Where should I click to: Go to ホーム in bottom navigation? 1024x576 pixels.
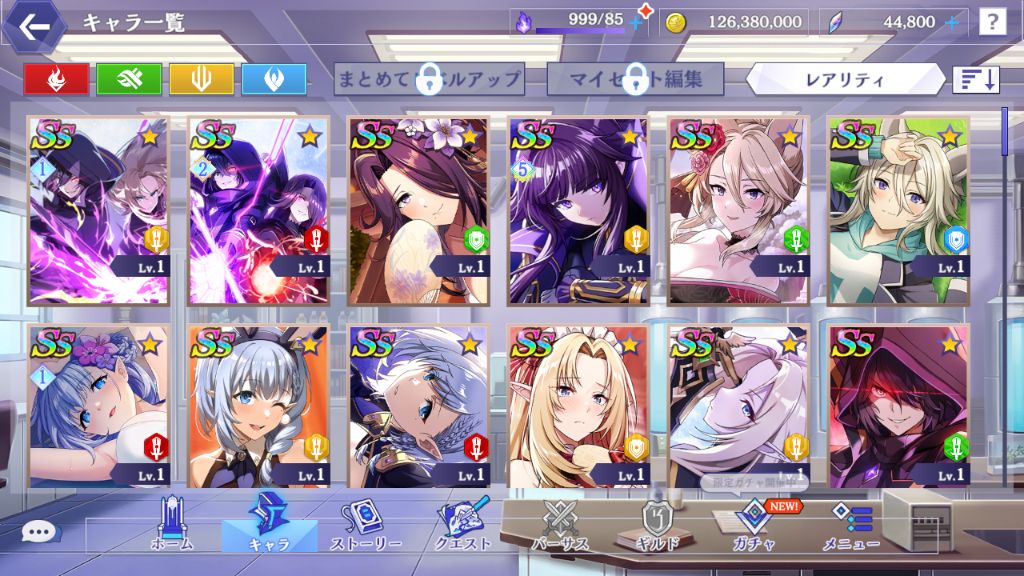(171, 525)
